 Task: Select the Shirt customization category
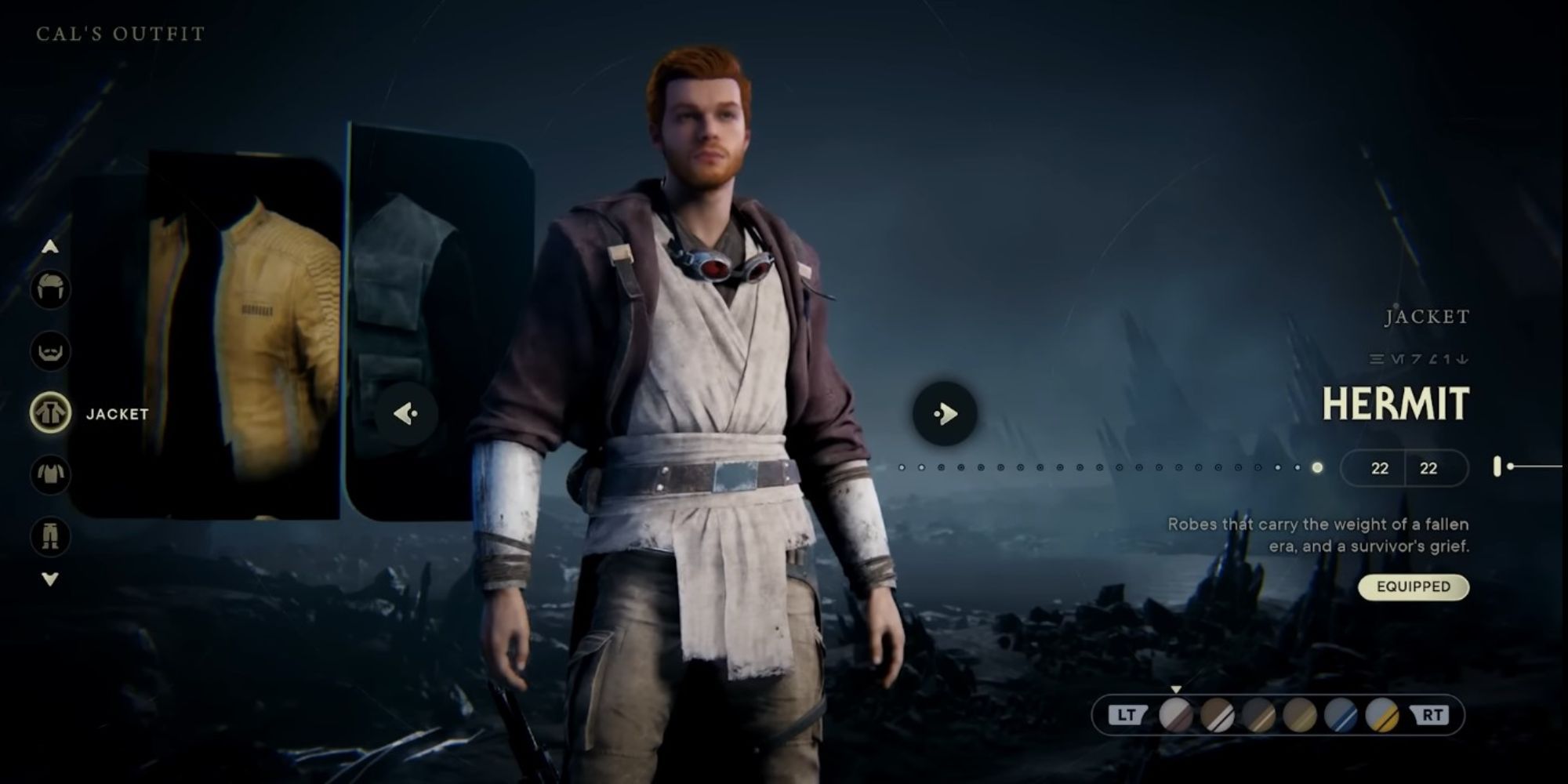50,473
